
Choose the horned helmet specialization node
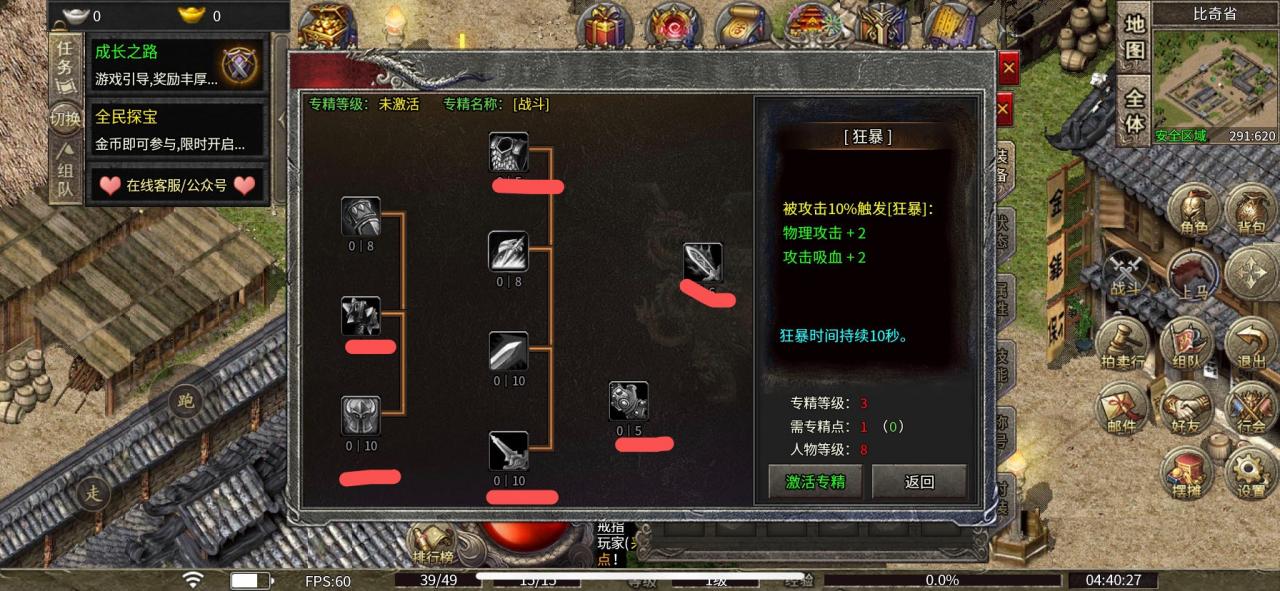tap(360, 416)
